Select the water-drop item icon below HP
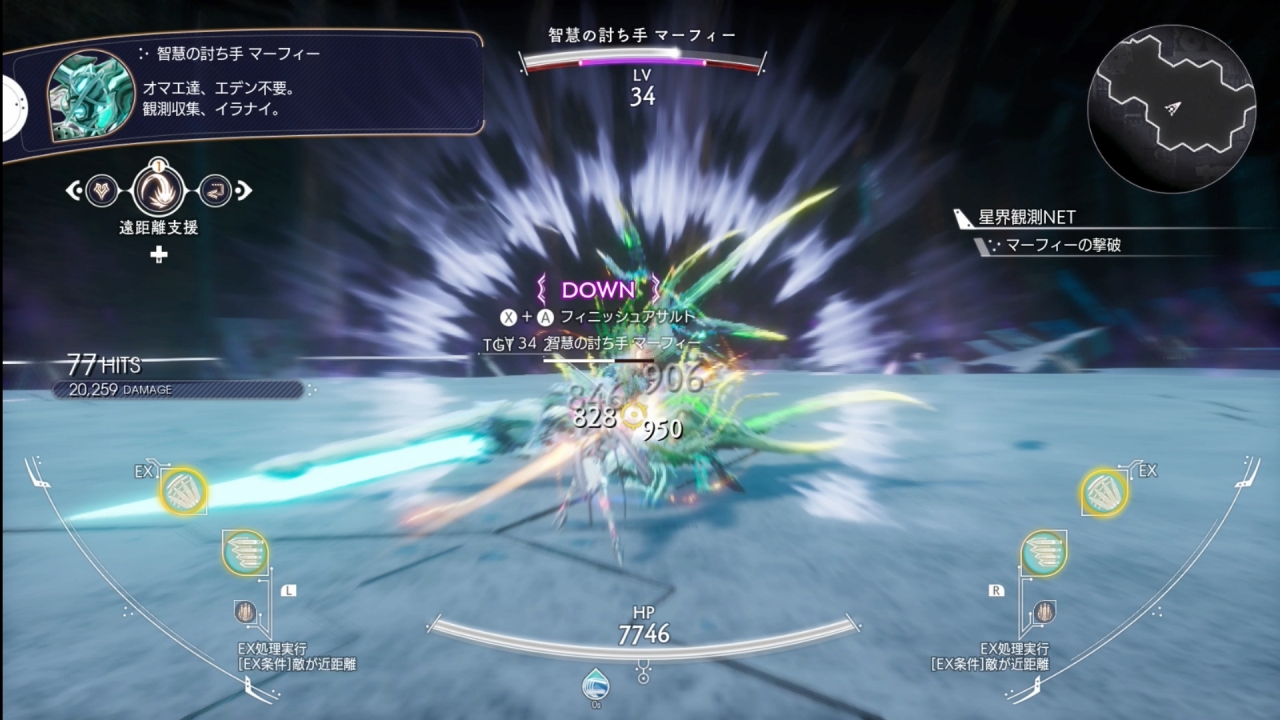Image resolution: width=1280 pixels, height=720 pixels. click(x=595, y=684)
